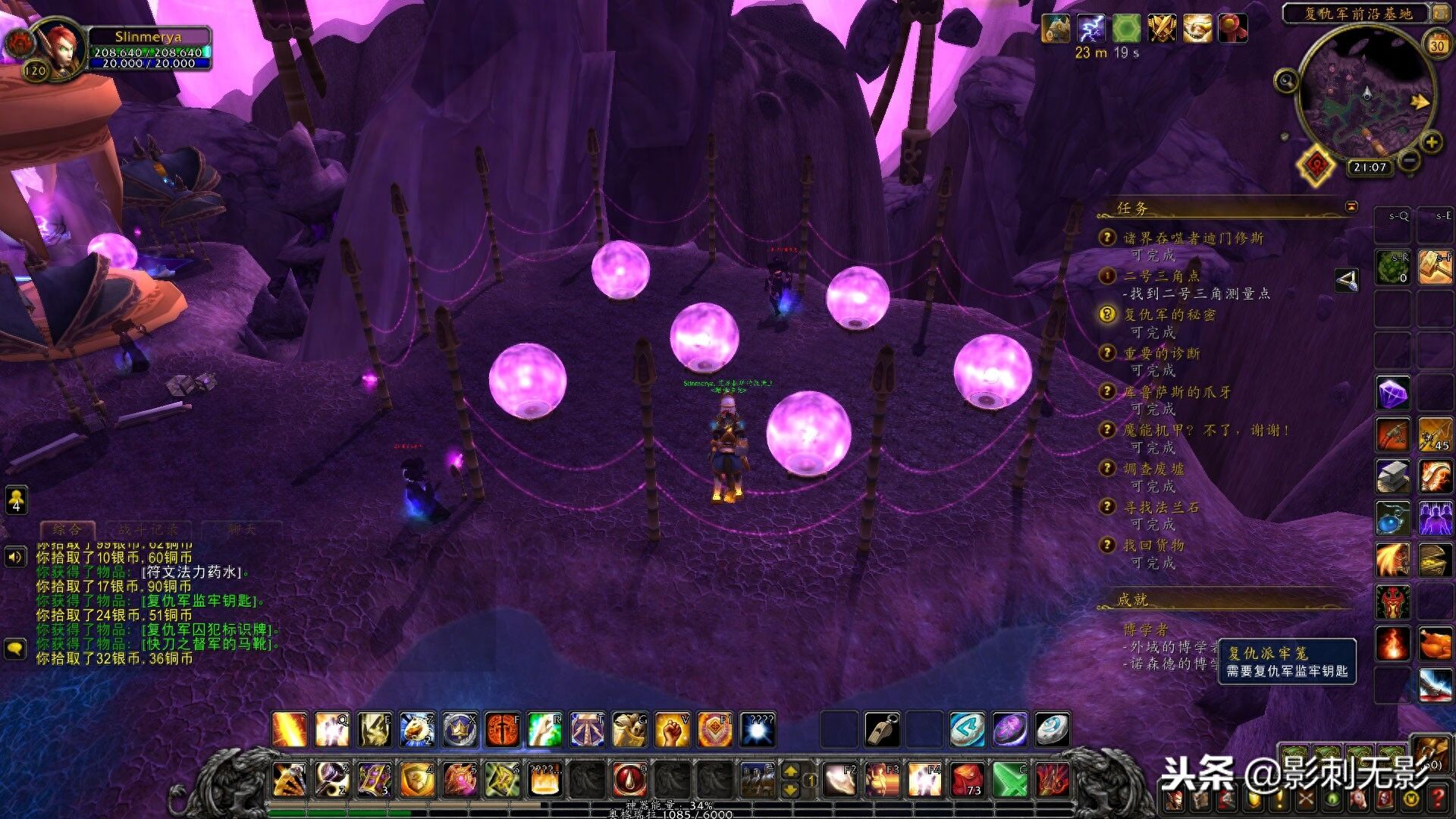This screenshot has height=819, width=1456.
Task: Use the purple gem item slot
Action: [x=1393, y=394]
